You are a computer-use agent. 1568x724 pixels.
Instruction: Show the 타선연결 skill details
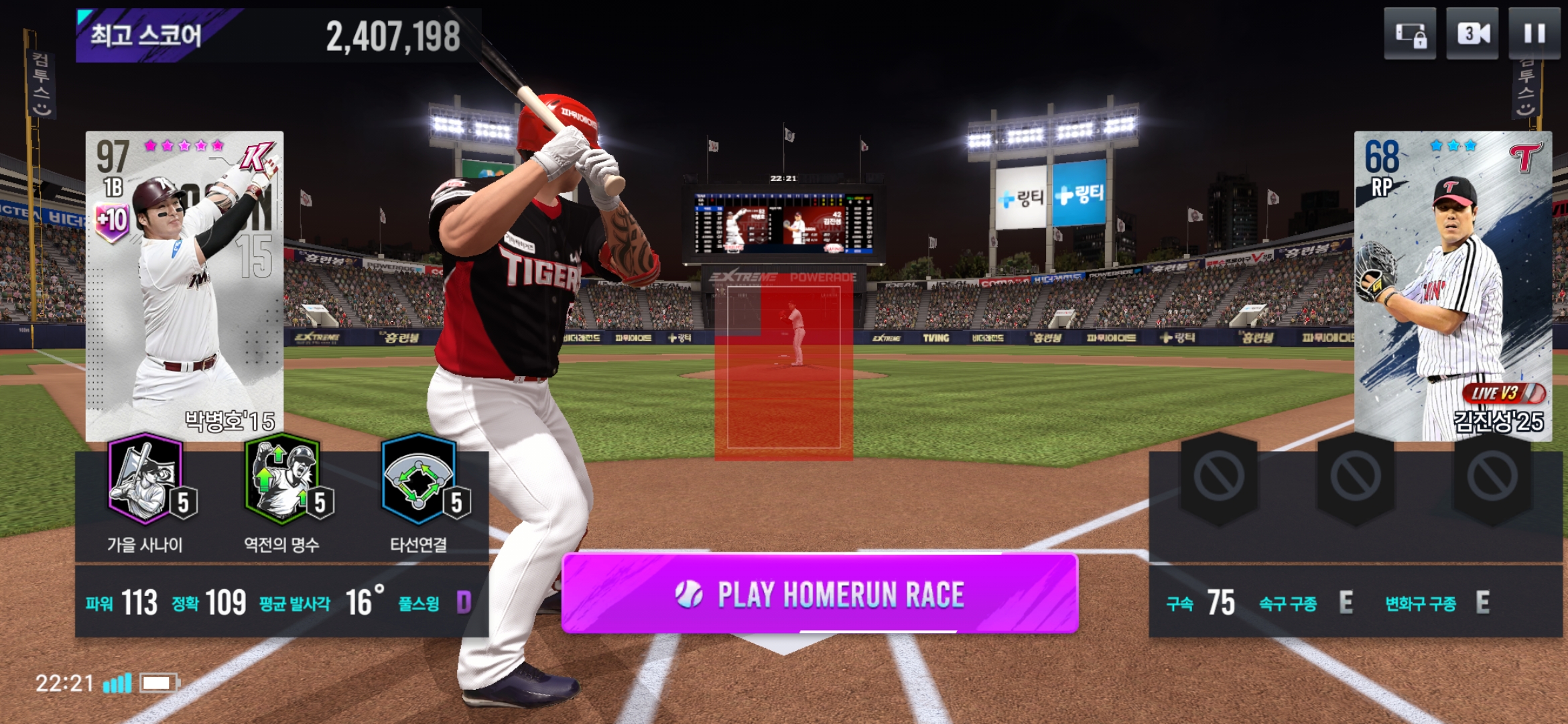[x=419, y=480]
